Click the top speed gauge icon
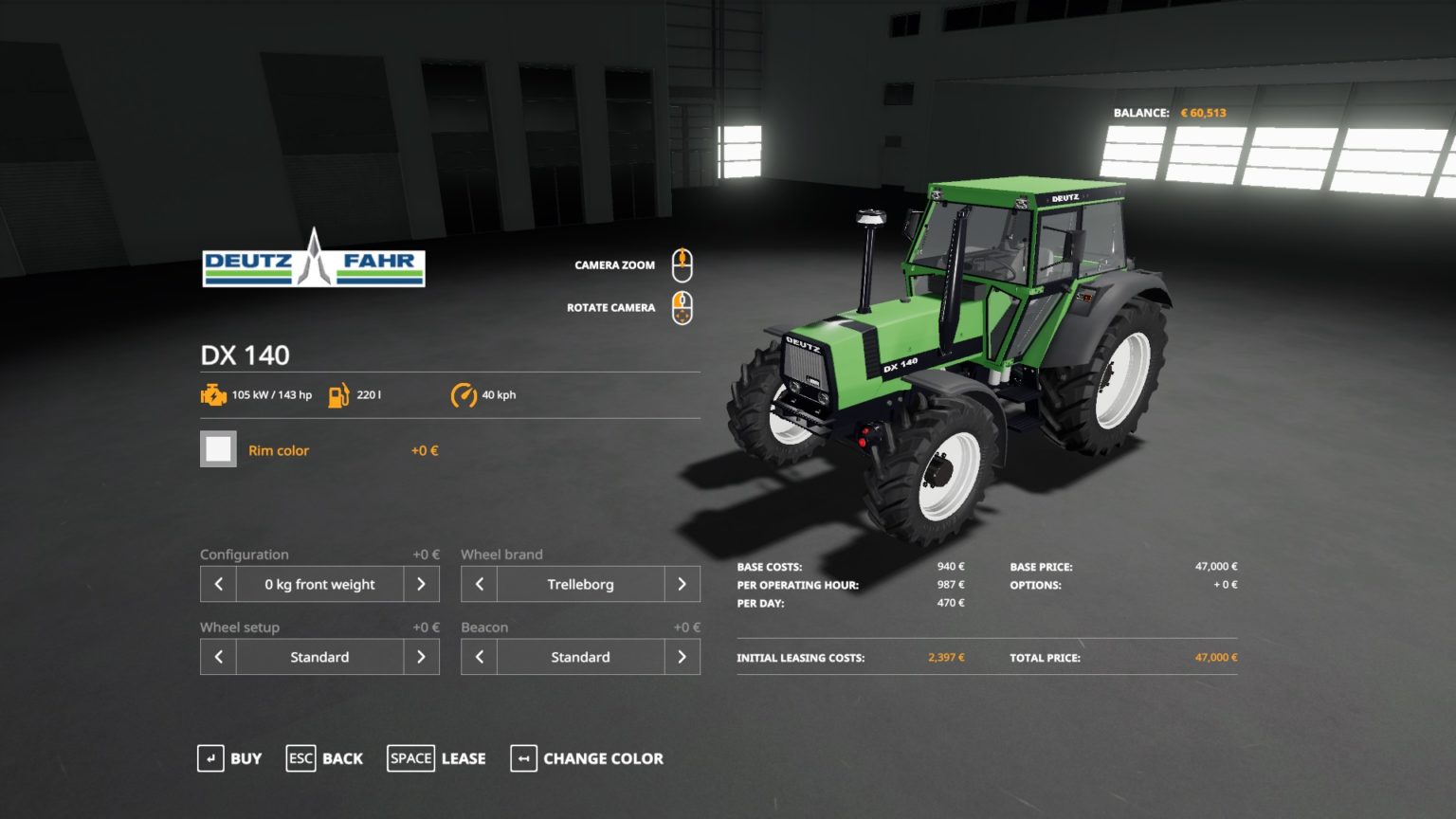 (x=464, y=394)
